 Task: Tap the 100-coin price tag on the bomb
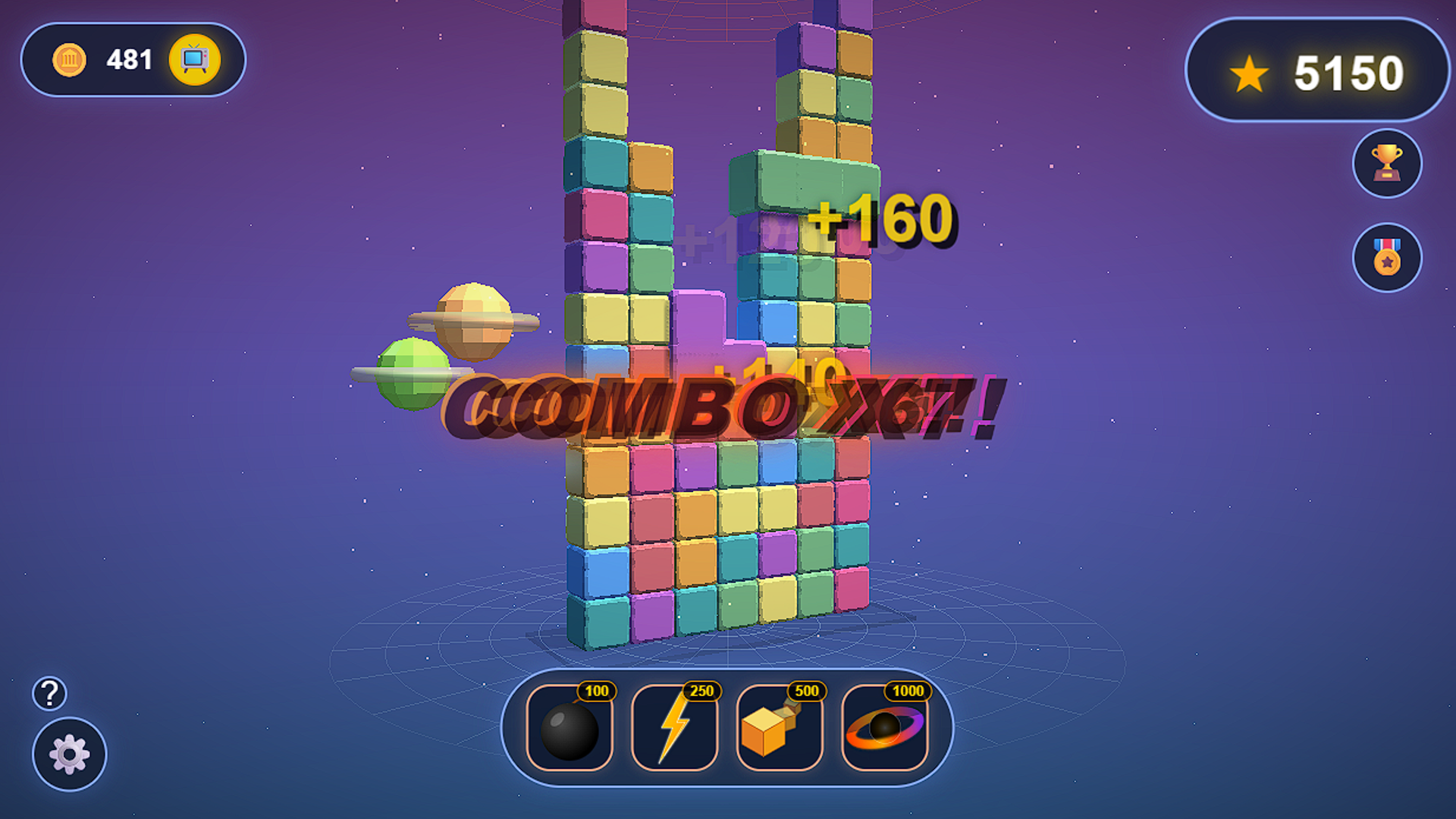[598, 692]
